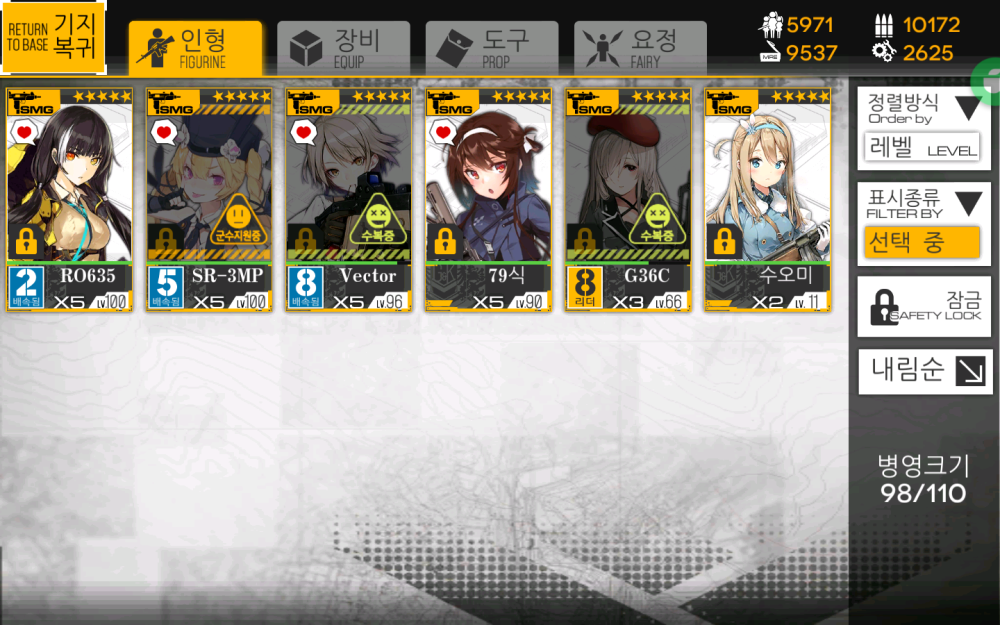This screenshot has height=625, width=1000.
Task: Show the 요정 Fairy tab
Action: click(x=640, y=46)
